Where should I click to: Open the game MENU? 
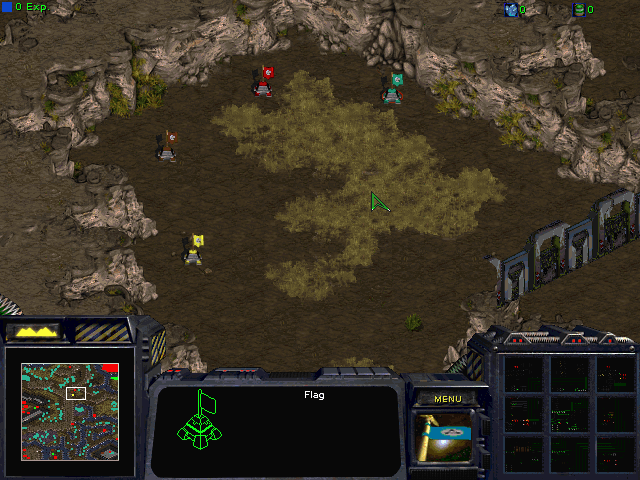pyautogui.click(x=448, y=399)
